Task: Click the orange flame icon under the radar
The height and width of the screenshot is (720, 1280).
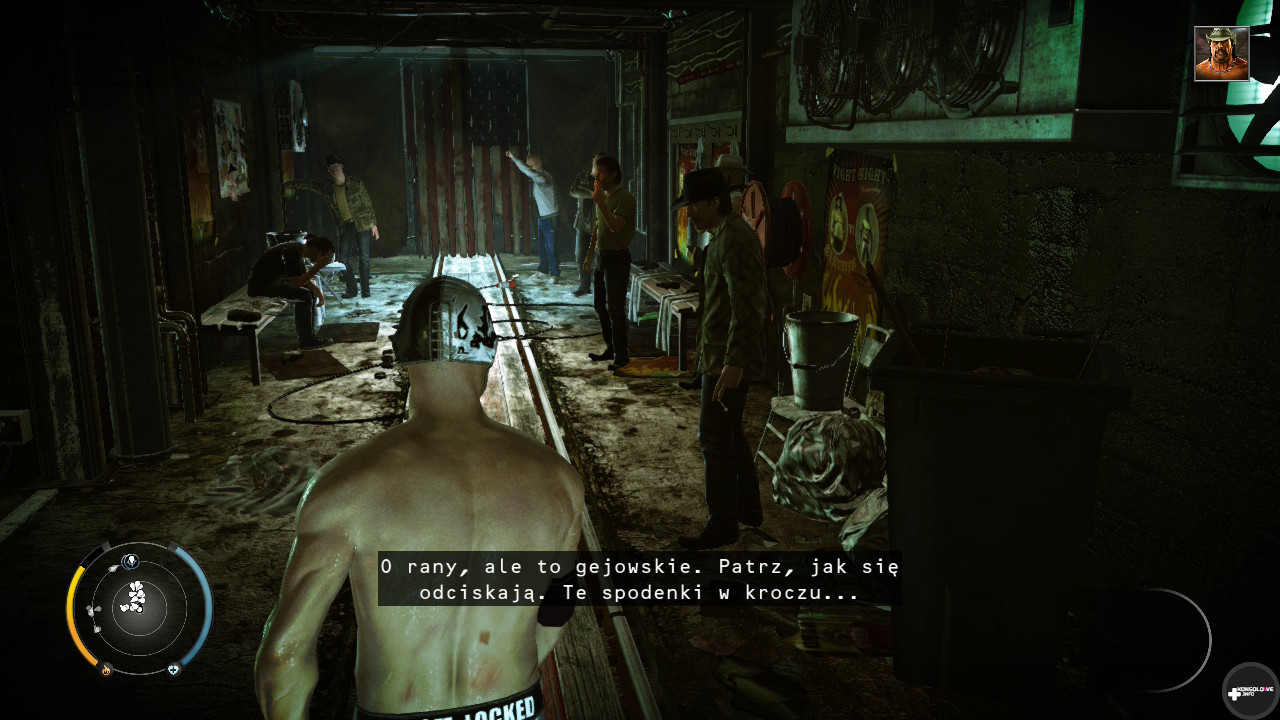Action: 105,670
